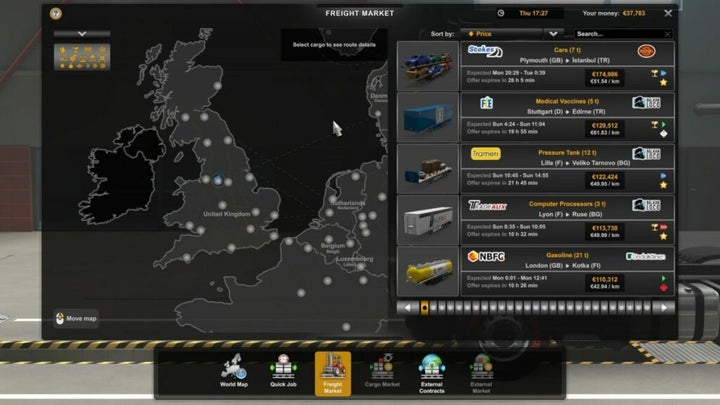Open the External Market
This screenshot has height=405, width=720.
pyautogui.click(x=482, y=372)
